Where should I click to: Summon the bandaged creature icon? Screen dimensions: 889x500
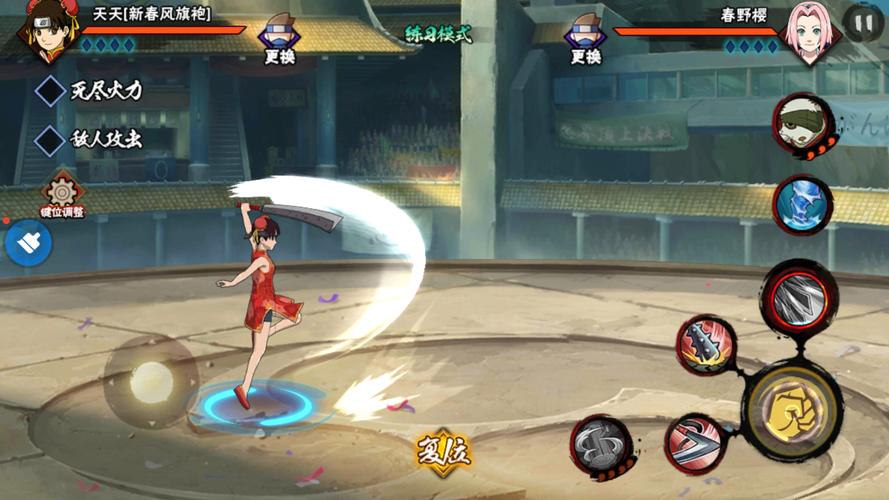point(802,124)
